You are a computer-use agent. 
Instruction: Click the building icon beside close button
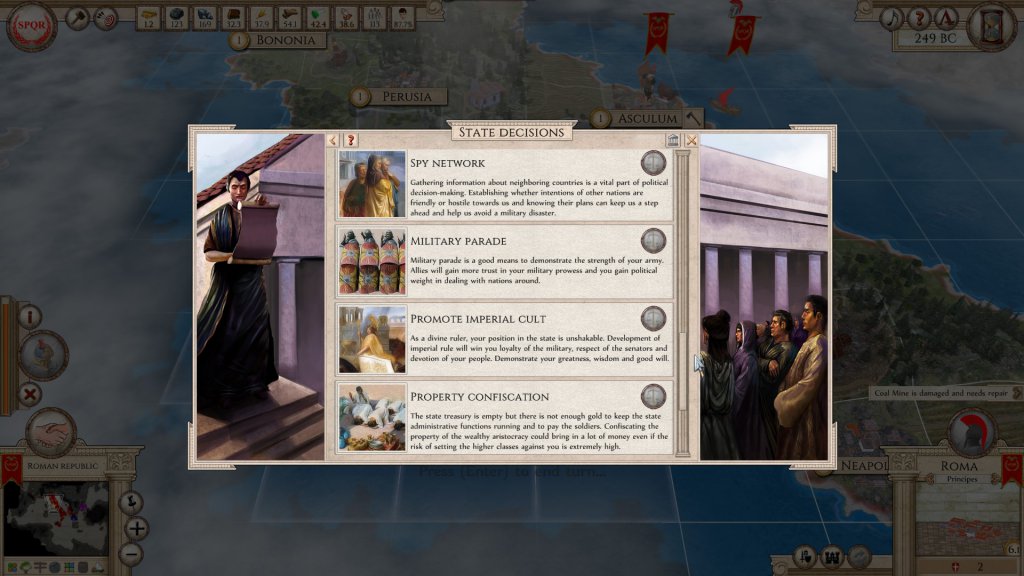673,140
